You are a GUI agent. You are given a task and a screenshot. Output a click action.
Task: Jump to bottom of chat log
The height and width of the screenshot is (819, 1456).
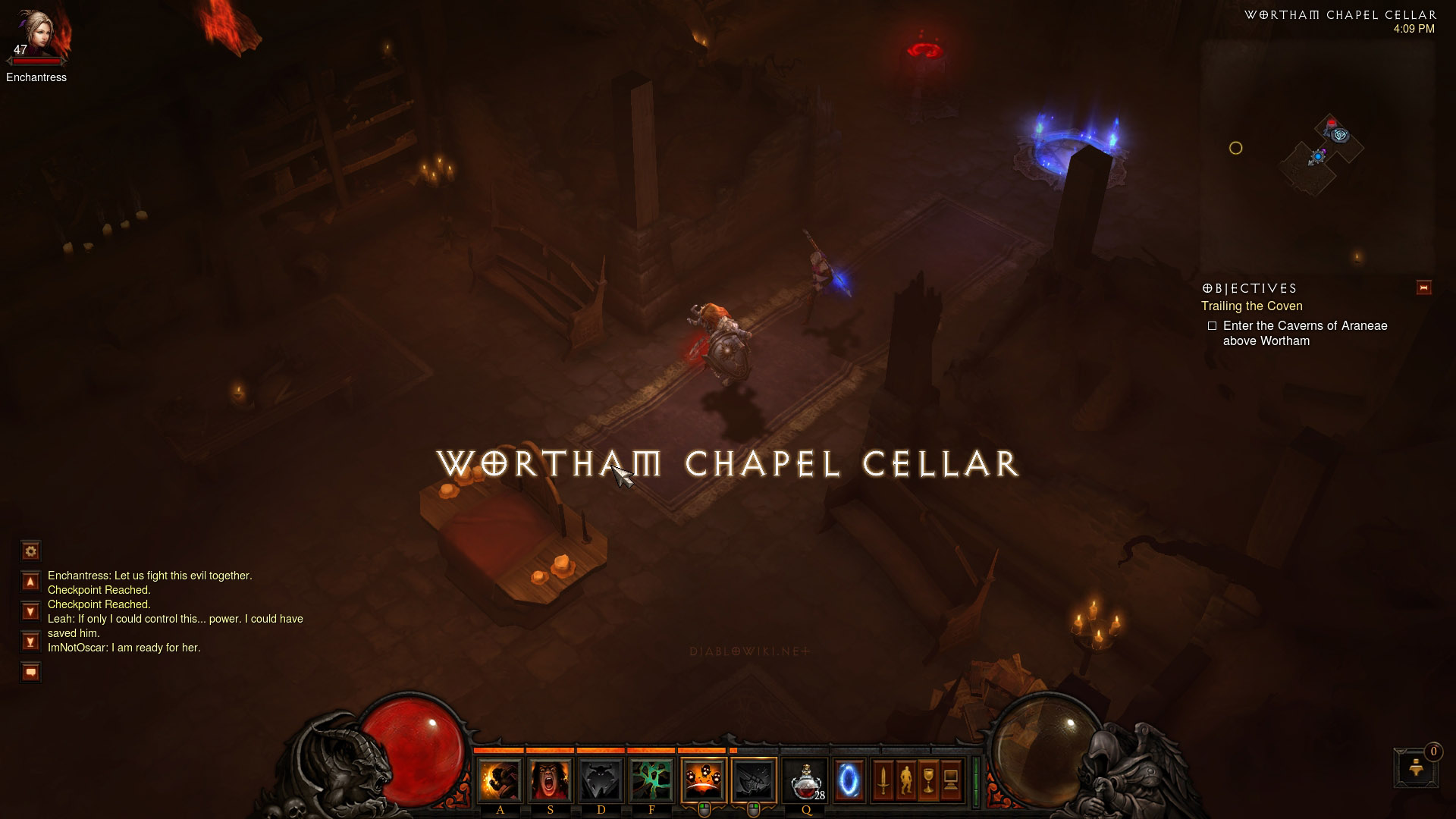tap(30, 642)
